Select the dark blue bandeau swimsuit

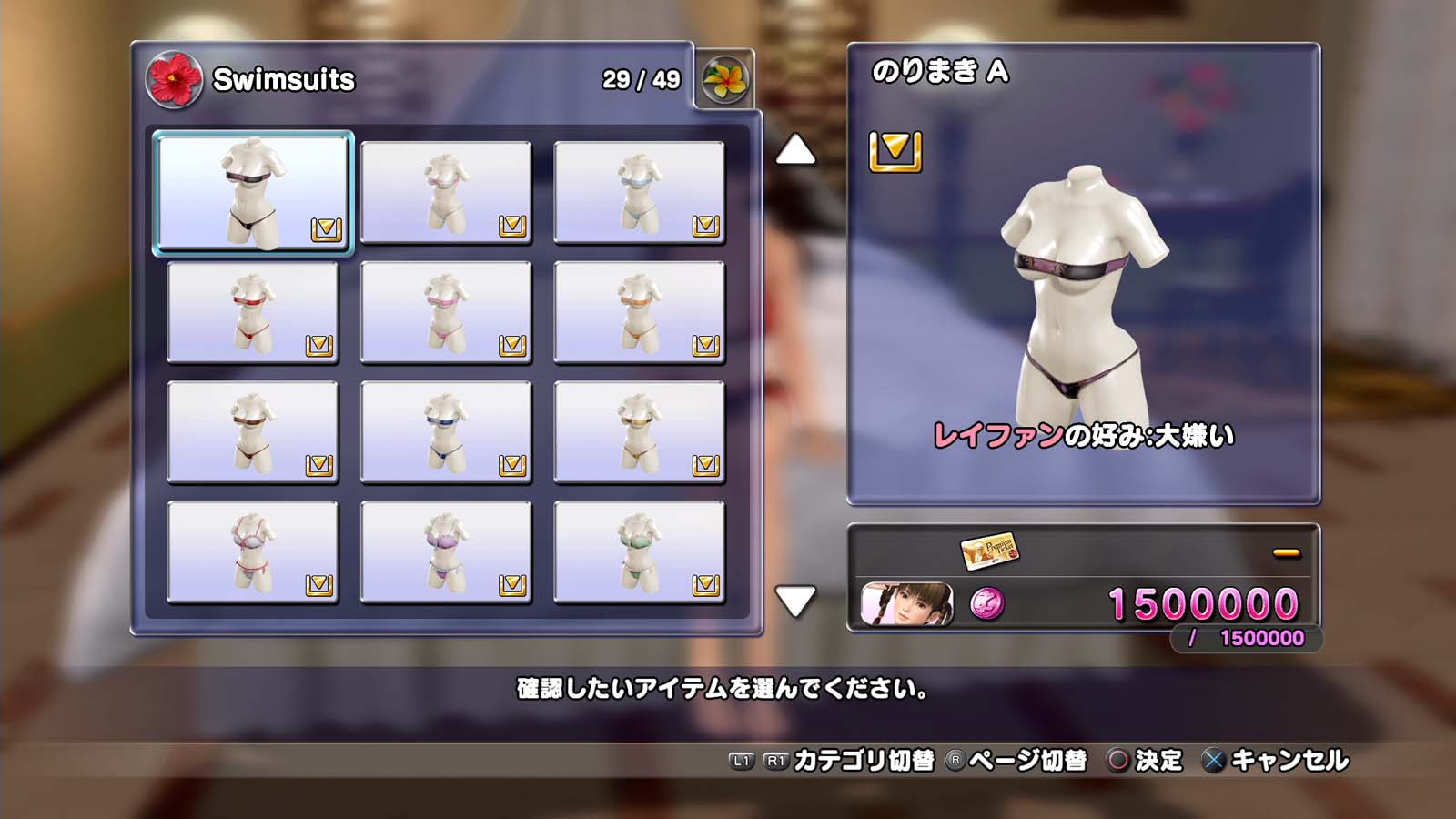446,432
